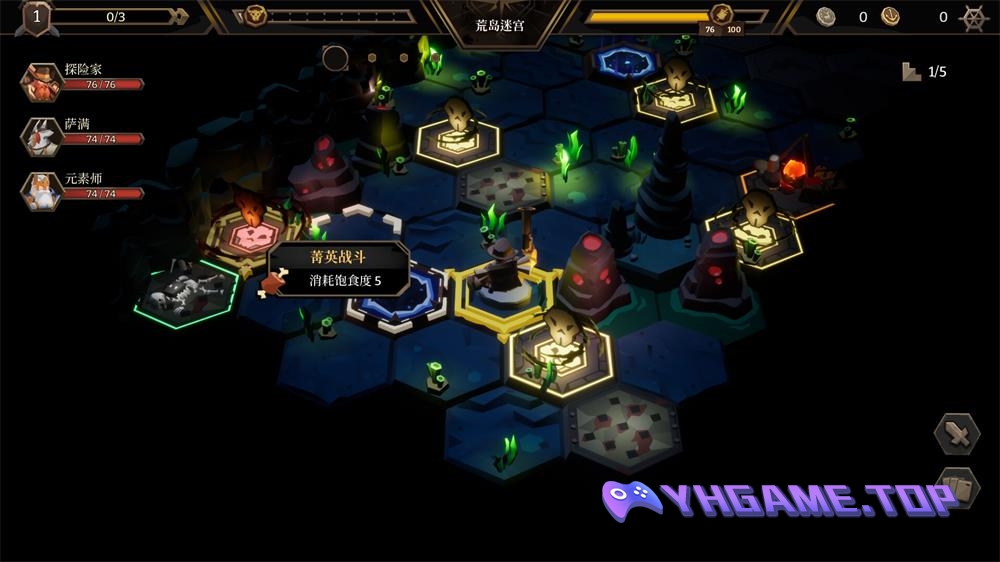Click the sword hexagon button
The width and height of the screenshot is (1000, 562).
pyautogui.click(x=957, y=433)
